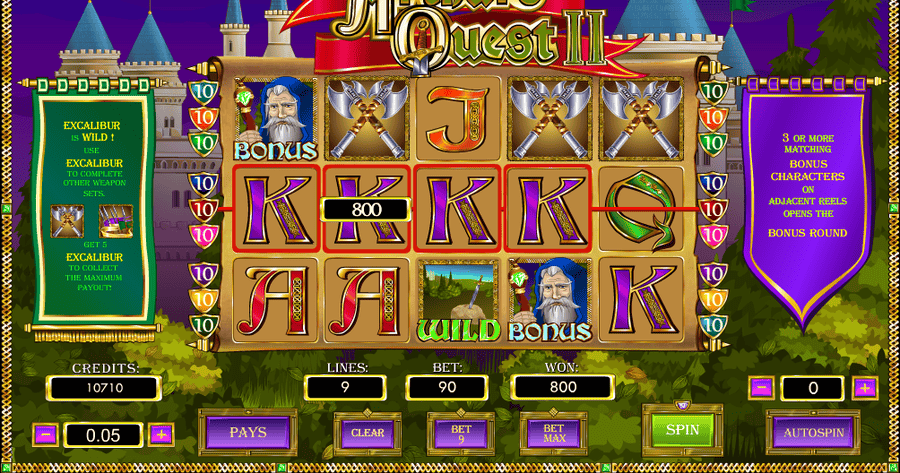900x473 pixels.
Task: Select the BET 9 button
Action: pyautogui.click(x=458, y=433)
